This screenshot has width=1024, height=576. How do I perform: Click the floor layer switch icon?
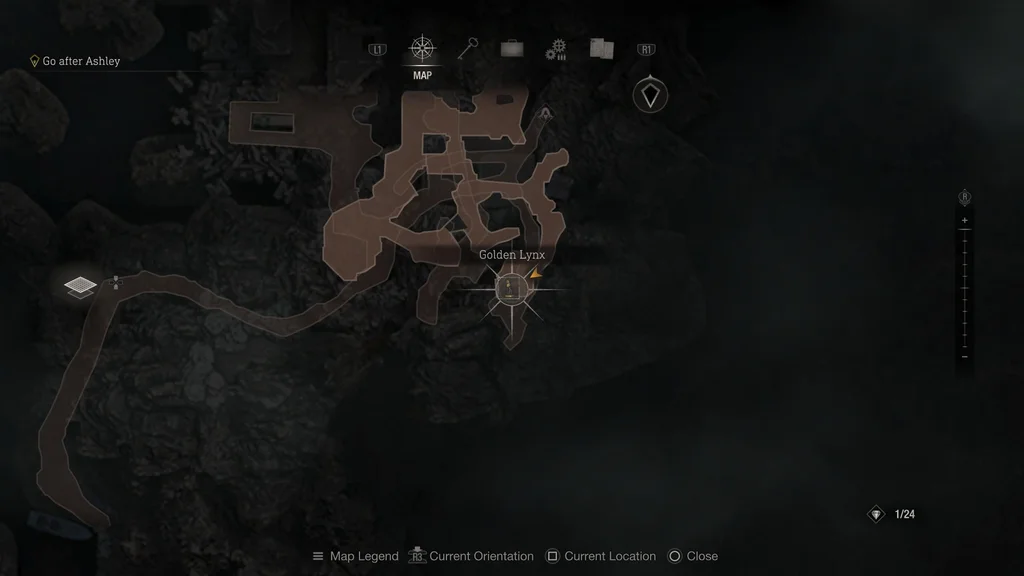(80, 287)
